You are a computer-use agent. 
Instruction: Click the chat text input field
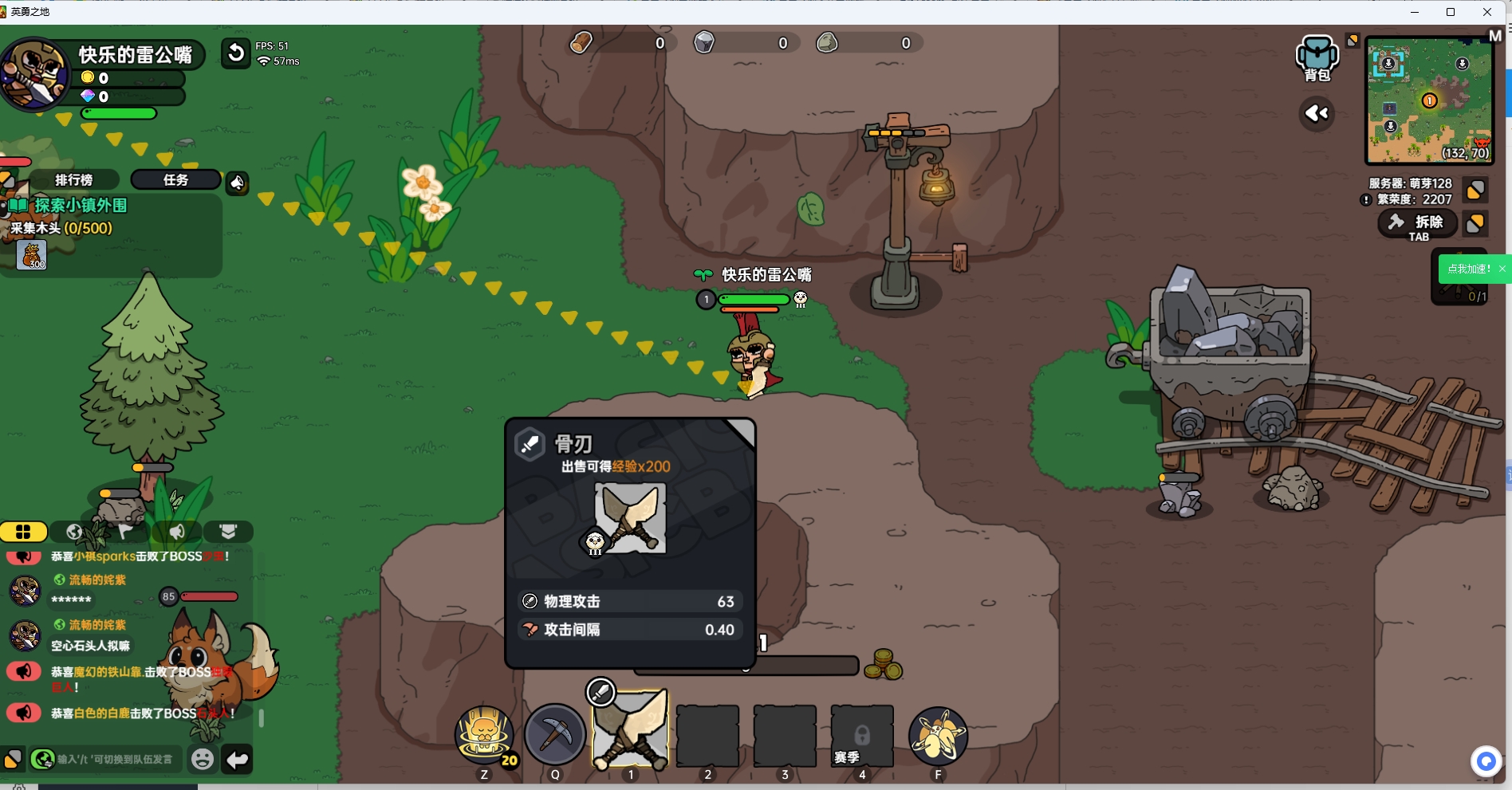[116, 760]
